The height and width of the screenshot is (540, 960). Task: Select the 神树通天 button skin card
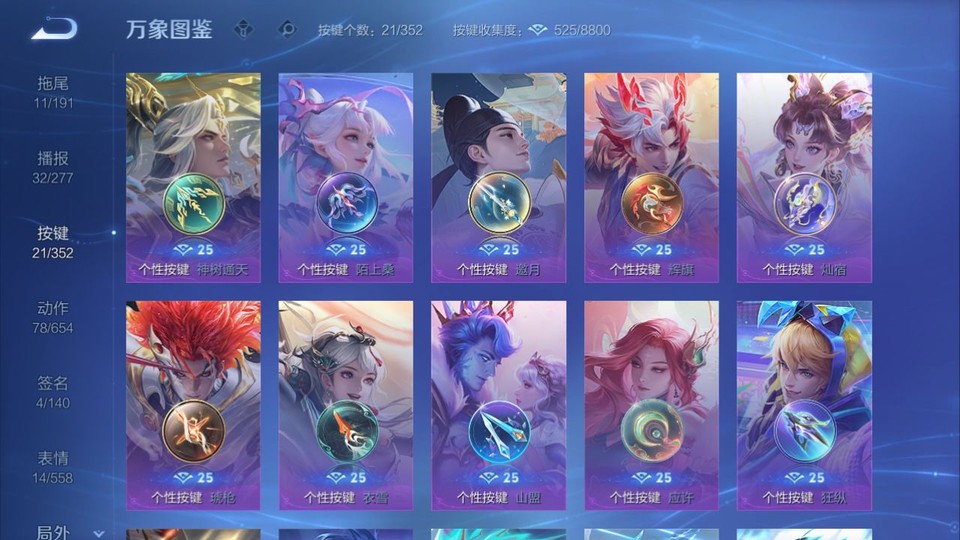click(x=194, y=177)
